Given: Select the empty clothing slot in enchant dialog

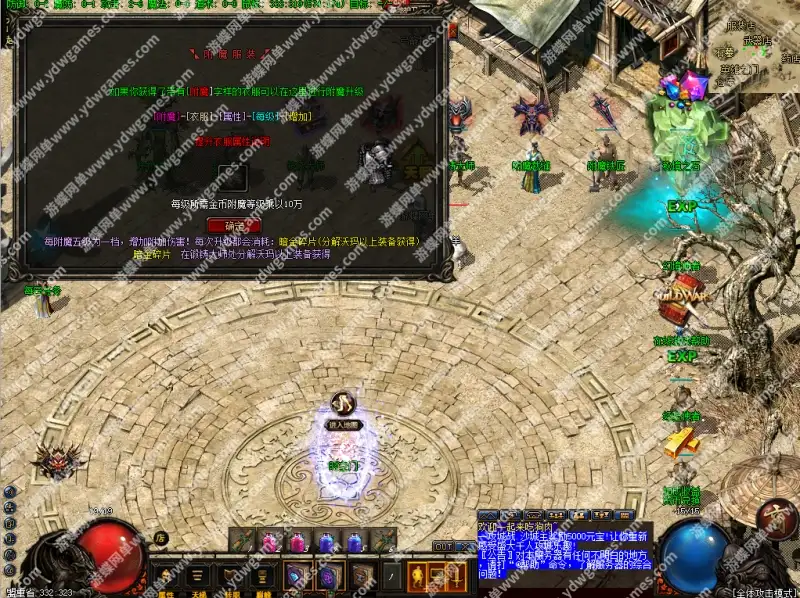Looking at the screenshot, I should (x=233, y=176).
